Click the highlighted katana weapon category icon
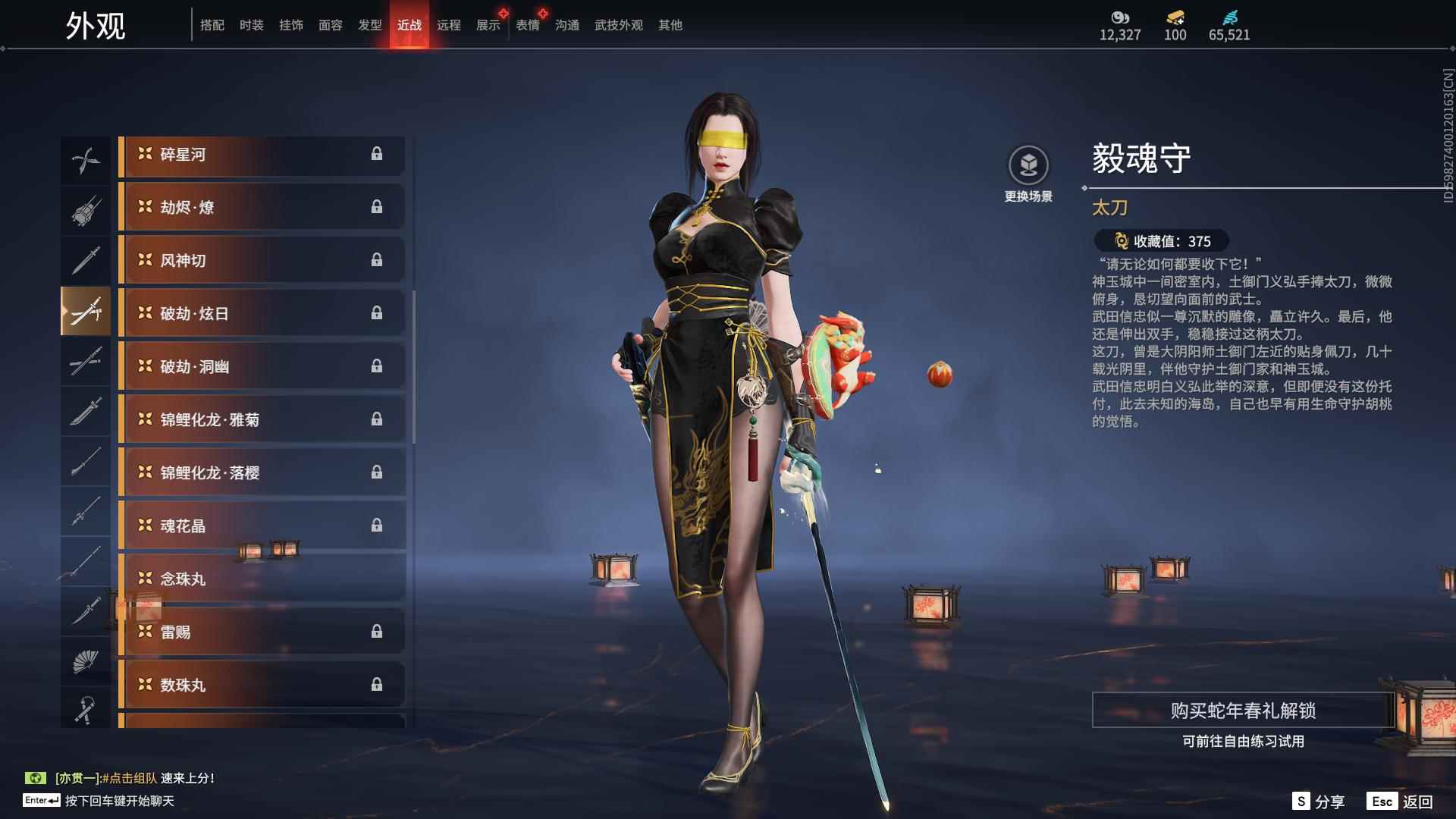This screenshot has height=819, width=1456. pyautogui.click(x=86, y=311)
